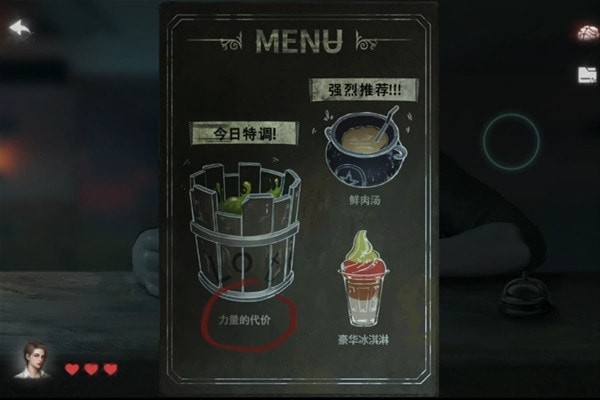Select the character portrait
Screen dimensions: 600x400
32,360
